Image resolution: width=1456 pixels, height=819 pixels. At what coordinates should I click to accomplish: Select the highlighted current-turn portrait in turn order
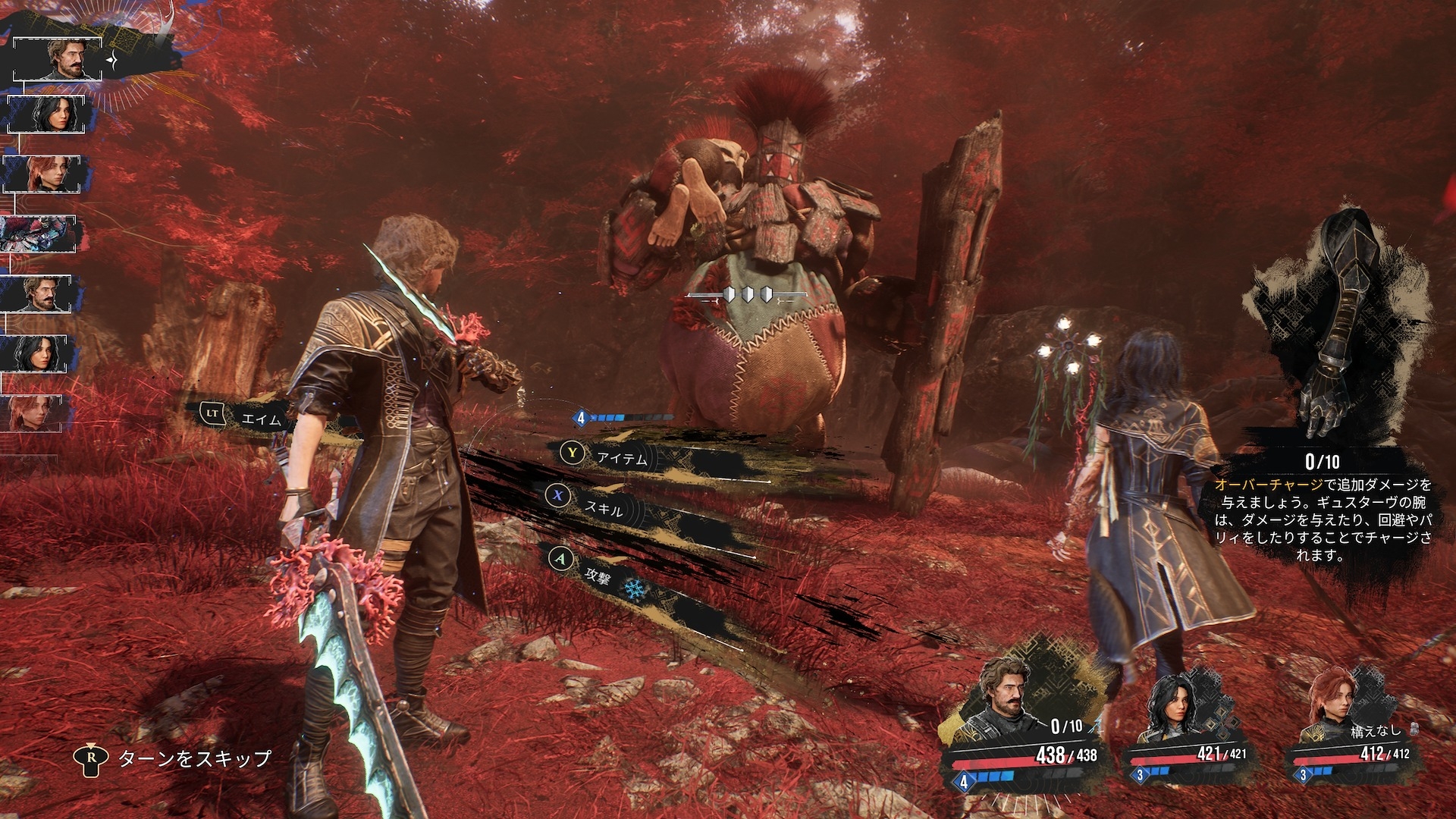click(x=59, y=58)
